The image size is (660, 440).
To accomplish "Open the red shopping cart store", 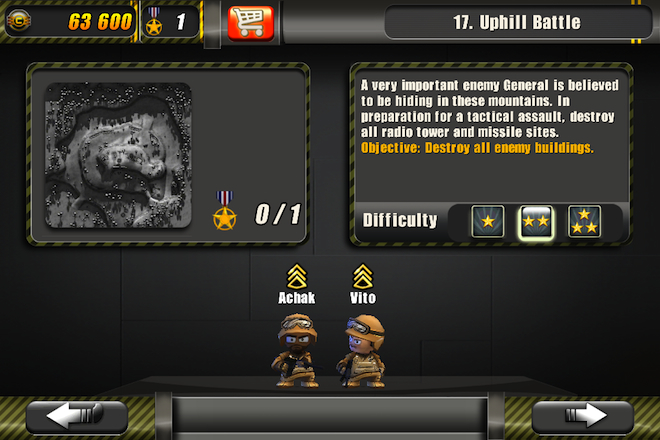I will point(250,21).
